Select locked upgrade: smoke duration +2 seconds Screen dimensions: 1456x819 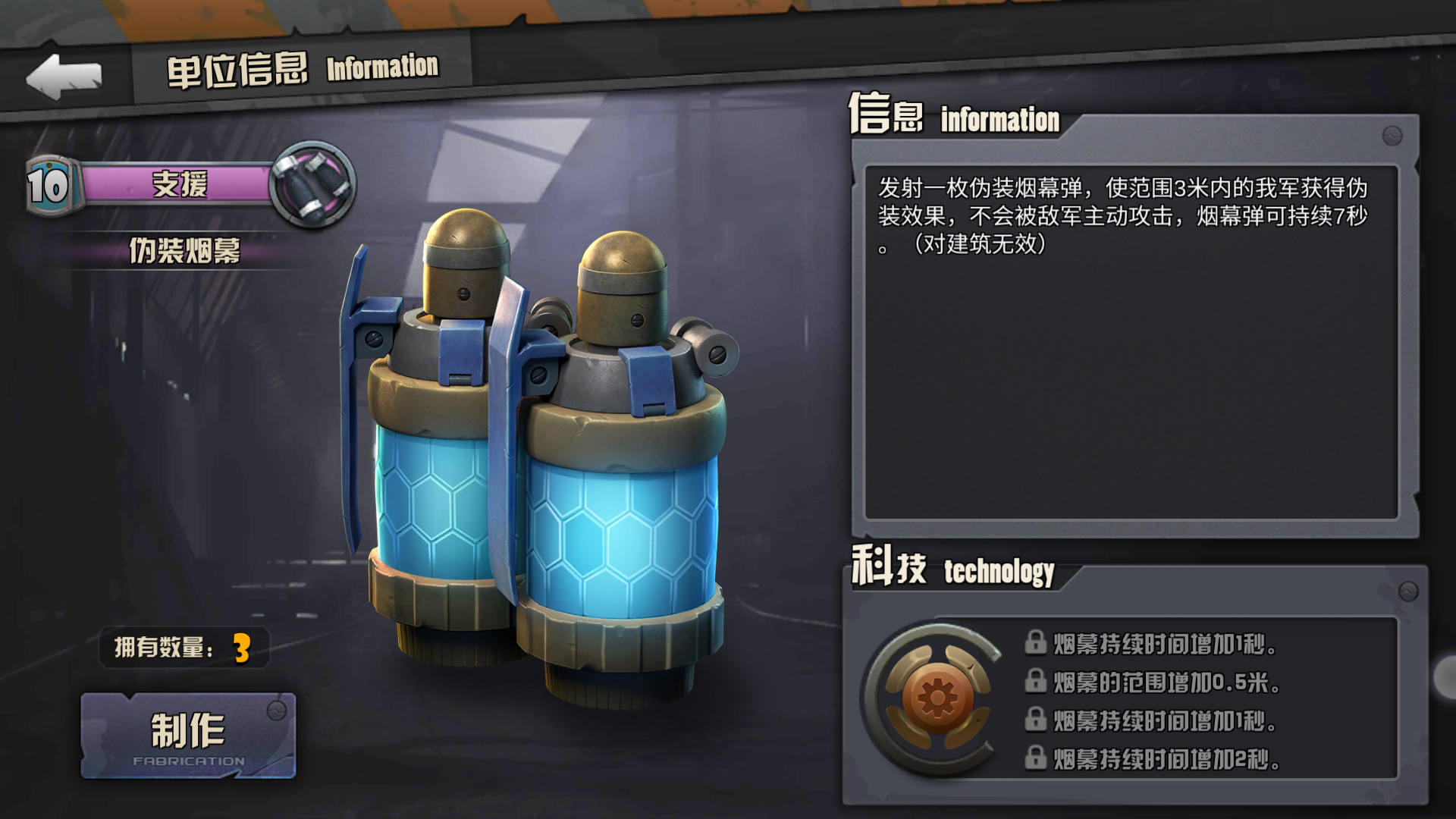1153,758
